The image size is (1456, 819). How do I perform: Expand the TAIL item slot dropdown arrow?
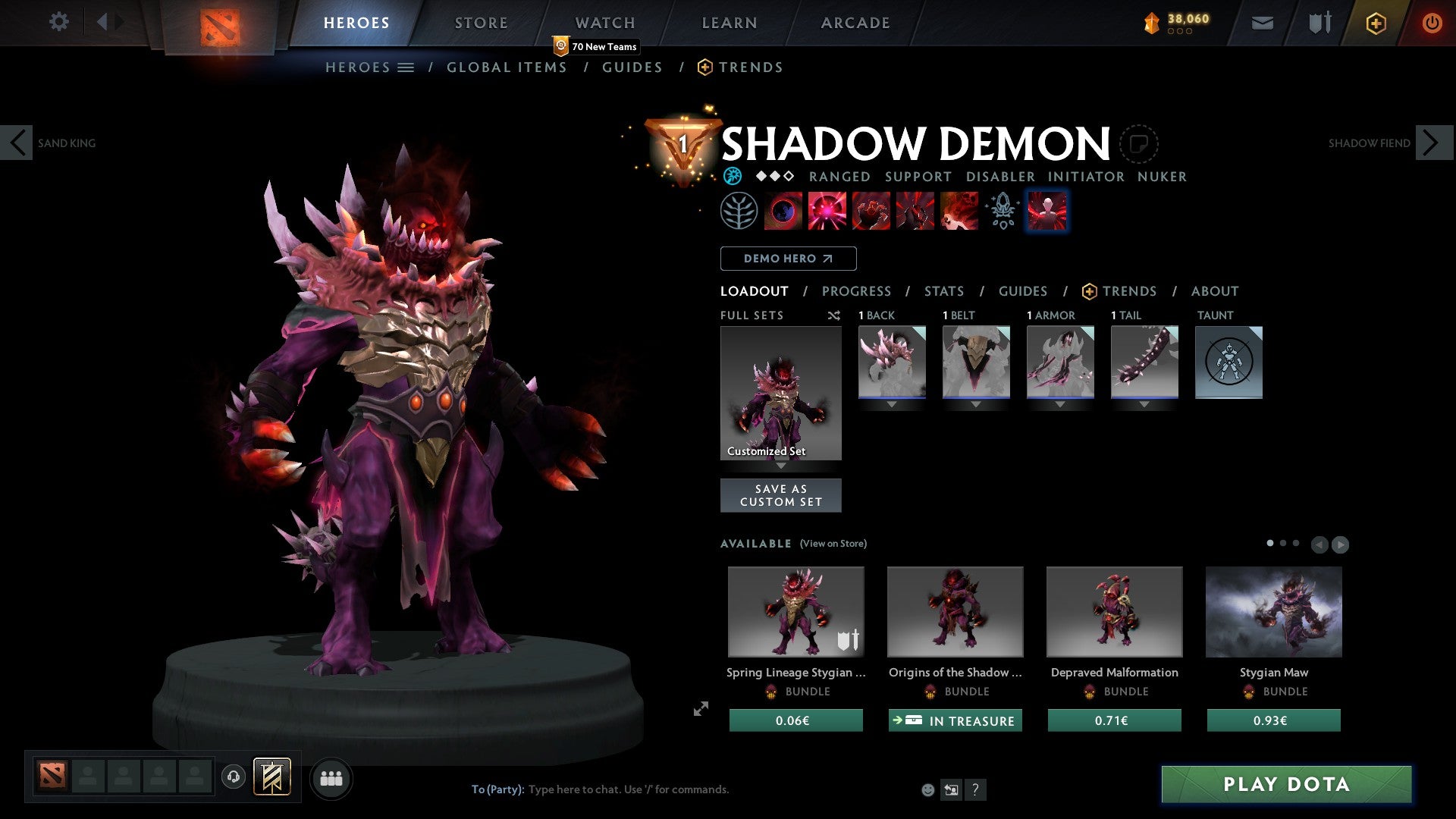coord(1144,404)
